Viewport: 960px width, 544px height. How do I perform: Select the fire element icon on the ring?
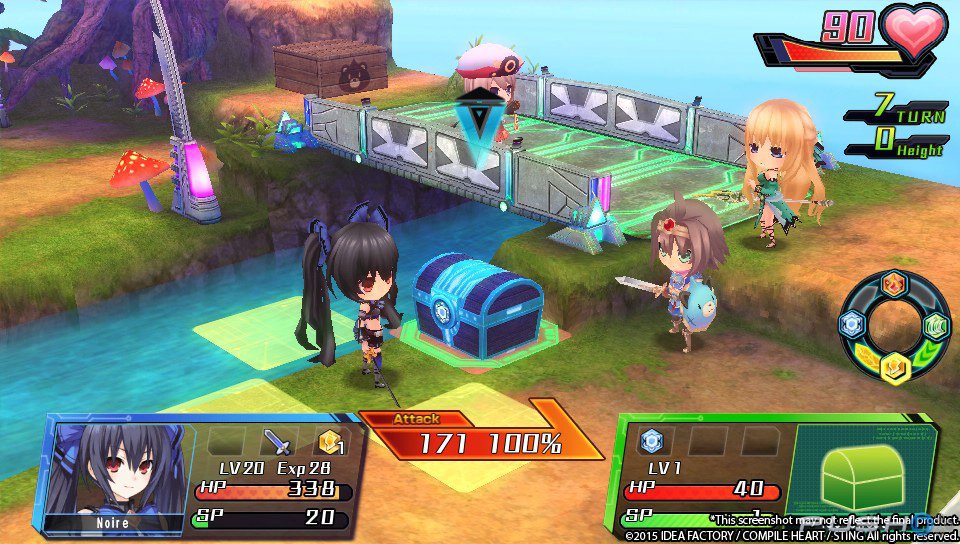[x=893, y=284]
